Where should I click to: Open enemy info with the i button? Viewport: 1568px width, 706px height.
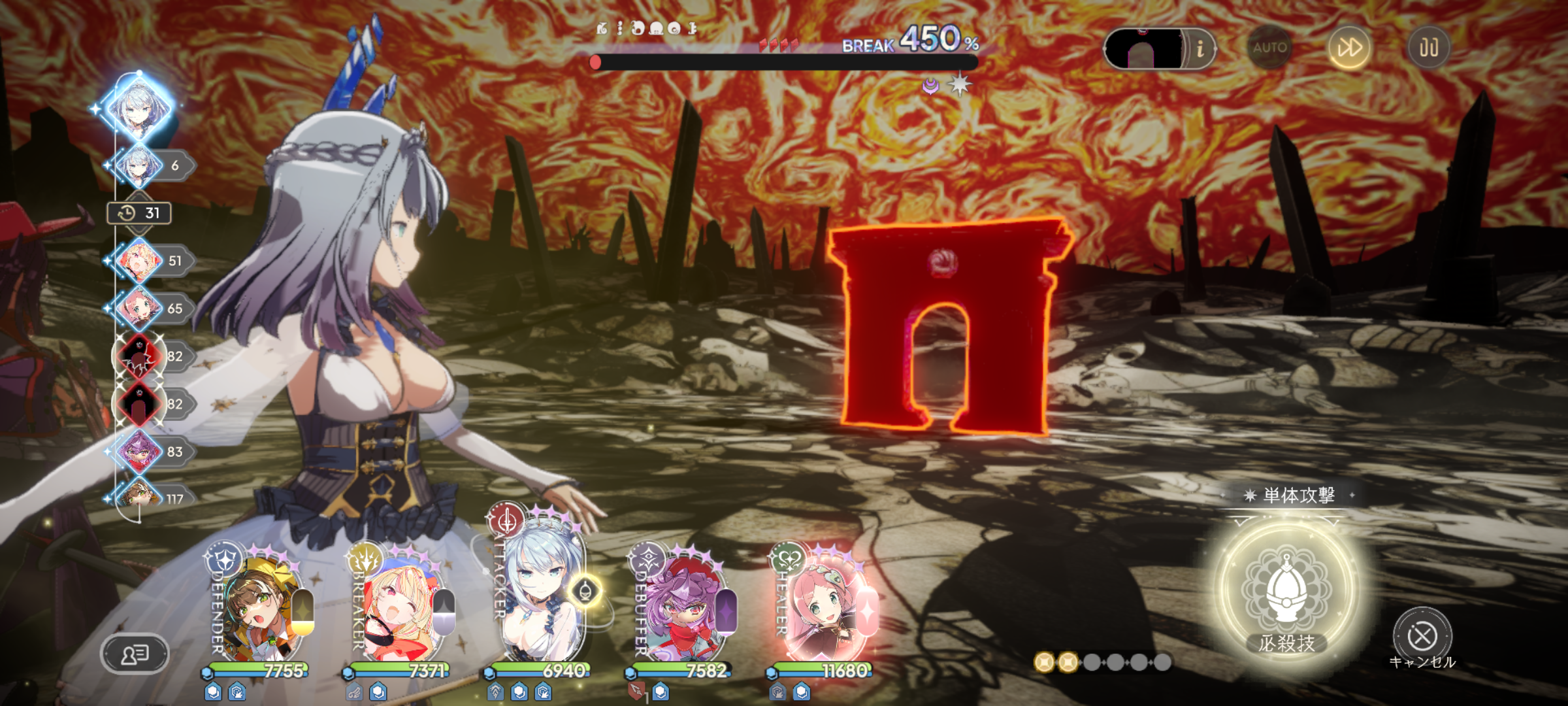(1200, 48)
